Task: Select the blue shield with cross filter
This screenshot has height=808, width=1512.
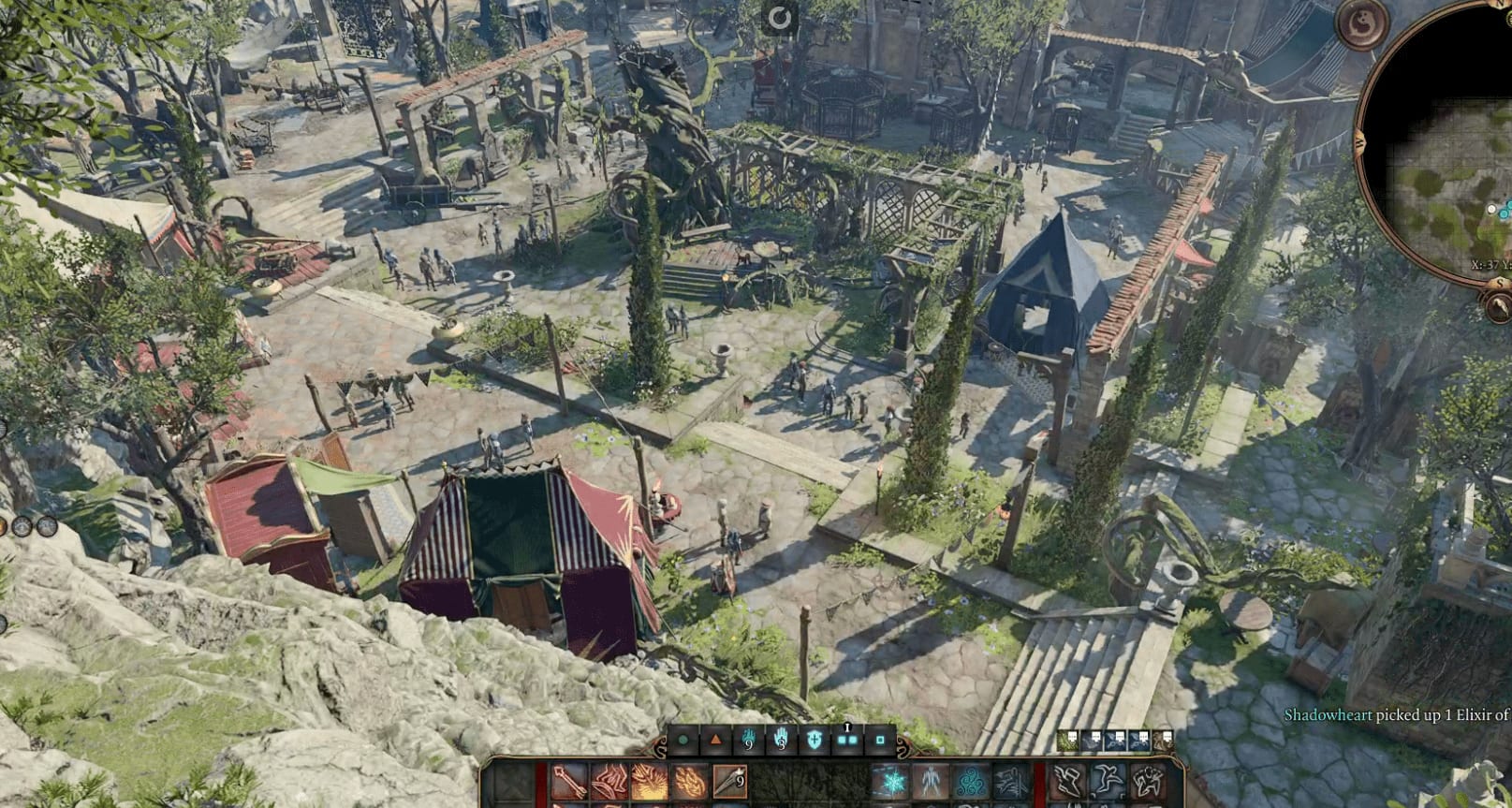Action: (814, 741)
